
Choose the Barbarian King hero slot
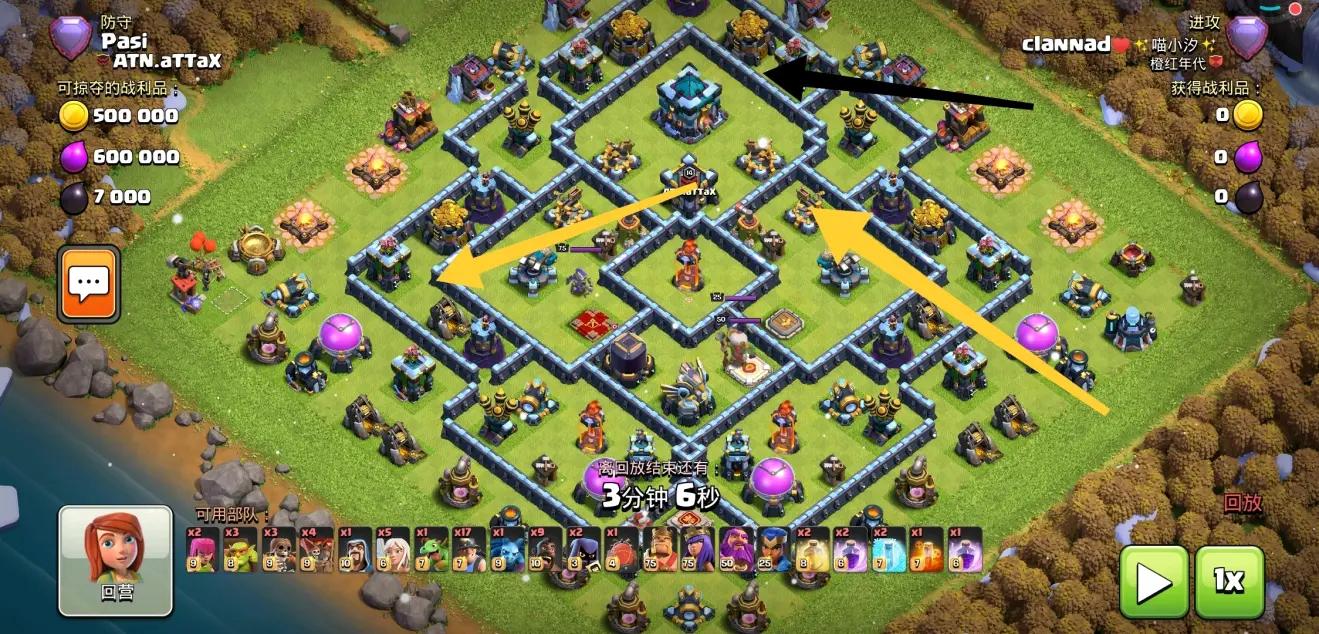tap(658, 549)
